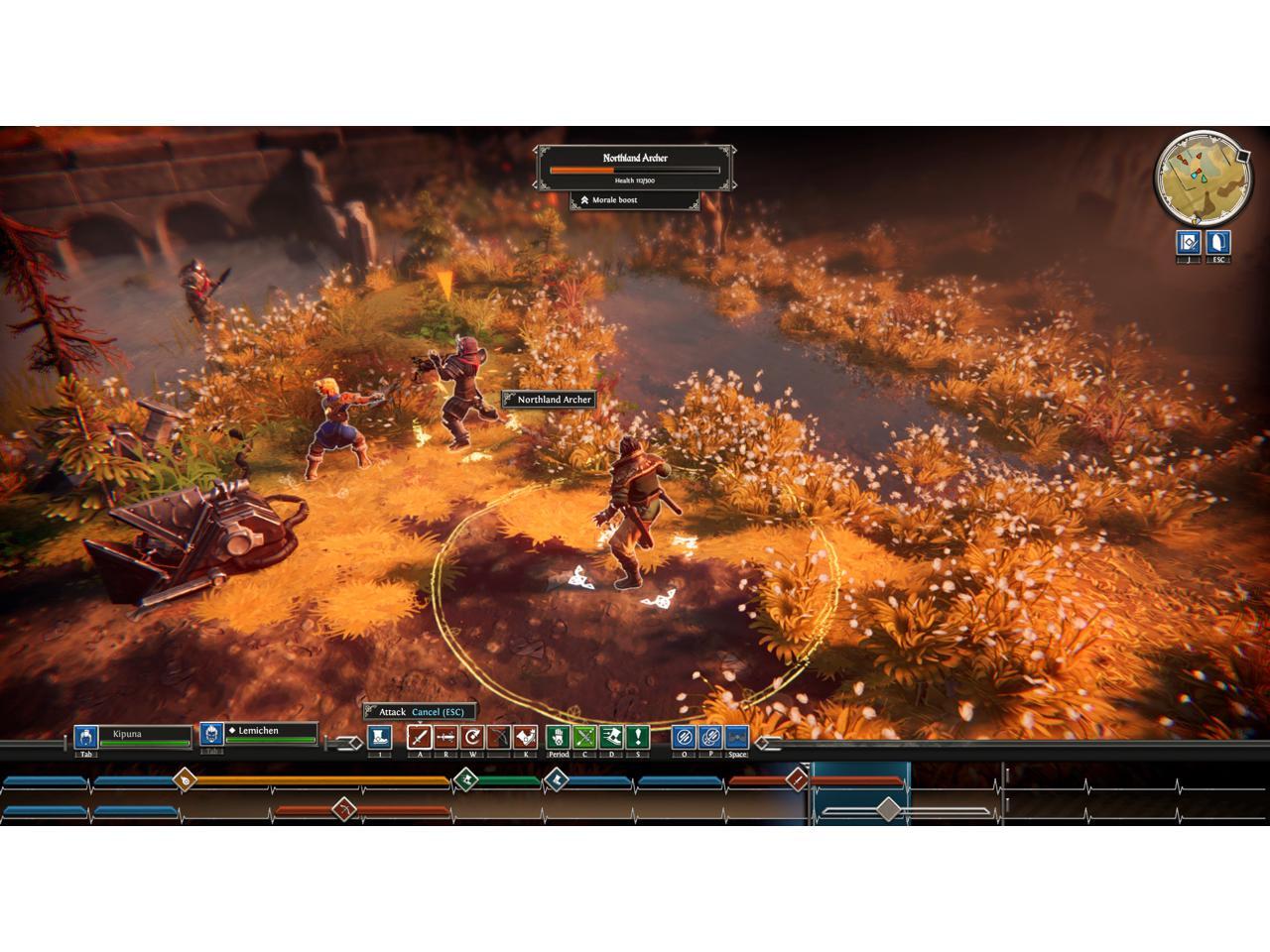Image resolution: width=1270 pixels, height=952 pixels.
Task: Select the dimmed bow ability
Action: [x=499, y=737]
